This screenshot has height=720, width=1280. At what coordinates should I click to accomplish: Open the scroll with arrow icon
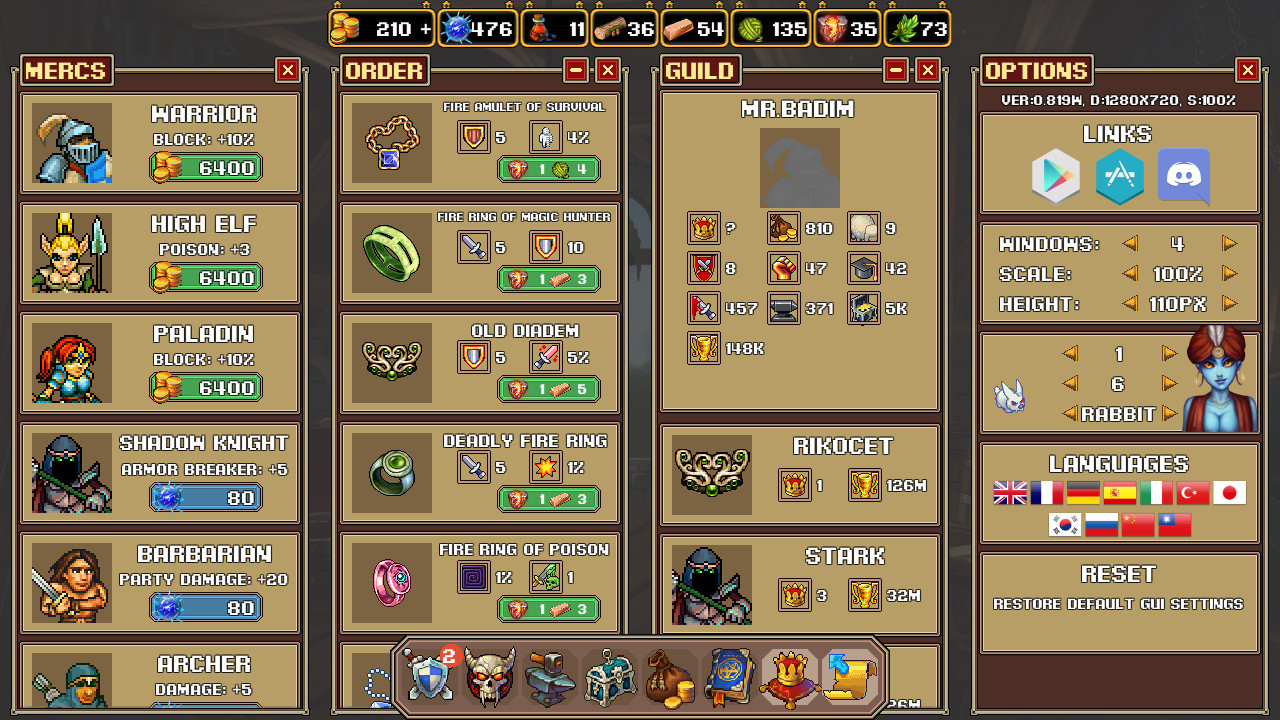click(849, 678)
